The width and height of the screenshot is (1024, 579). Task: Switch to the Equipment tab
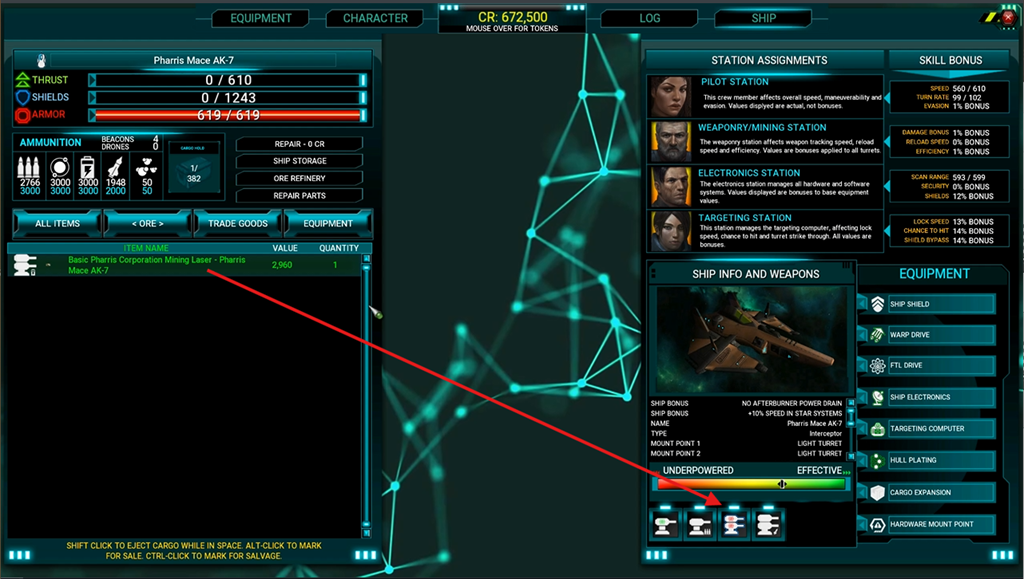point(260,18)
